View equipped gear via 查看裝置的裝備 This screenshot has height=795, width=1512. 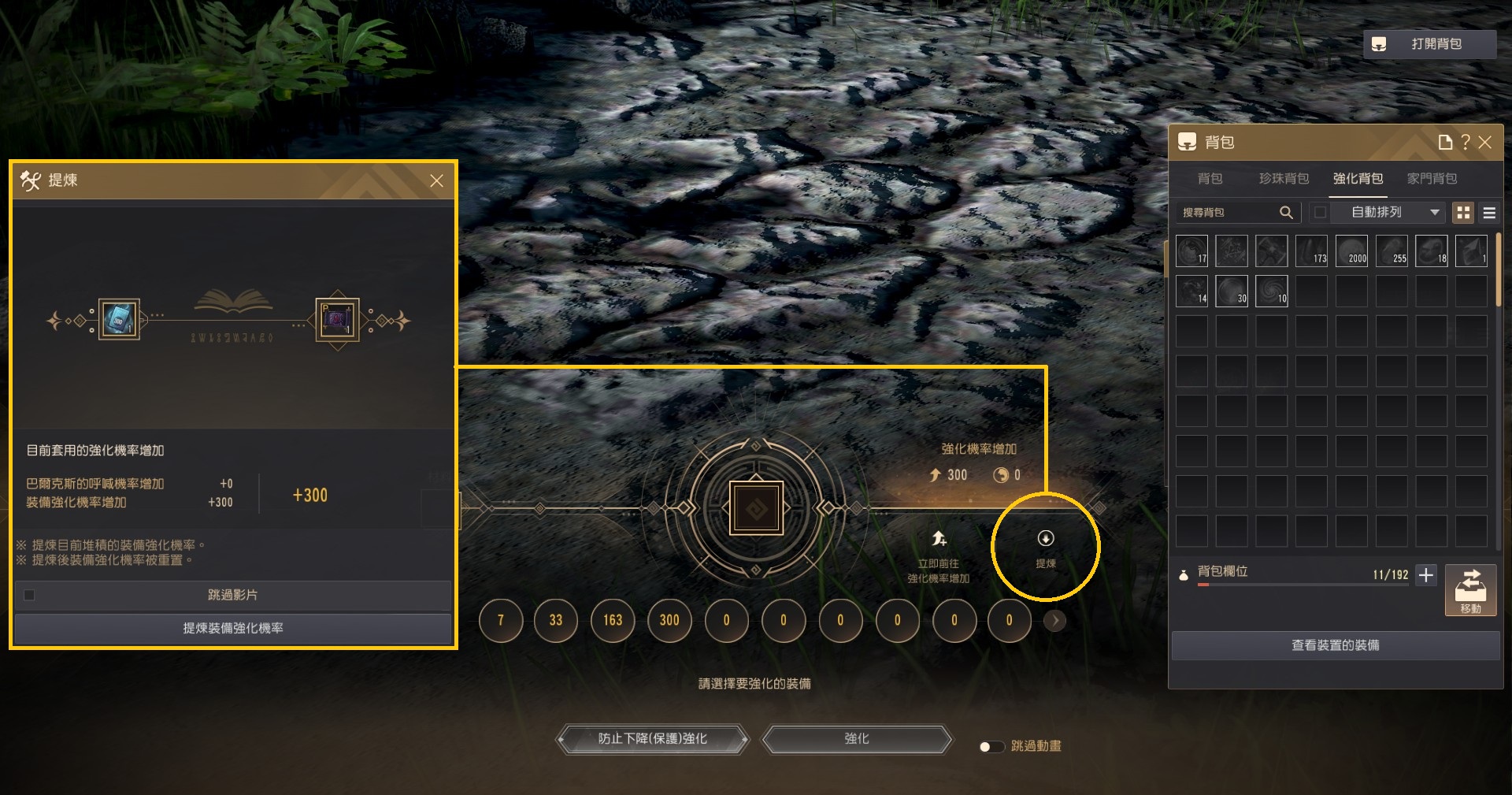coord(1335,645)
